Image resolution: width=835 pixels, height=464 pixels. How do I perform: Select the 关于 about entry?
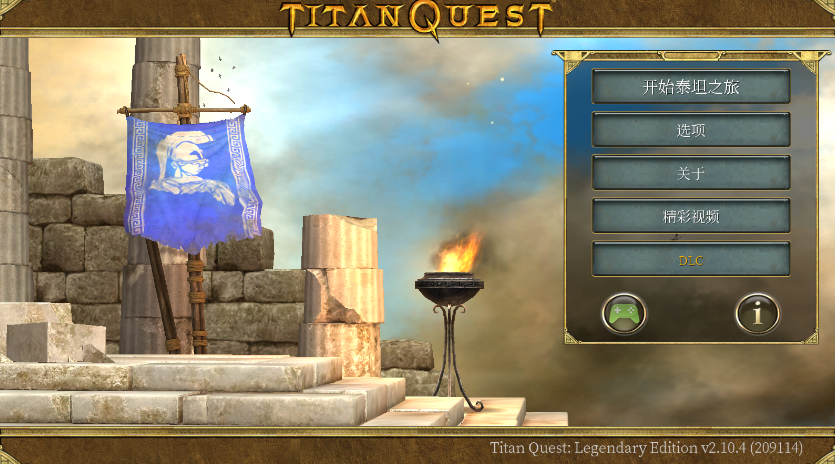pos(691,173)
